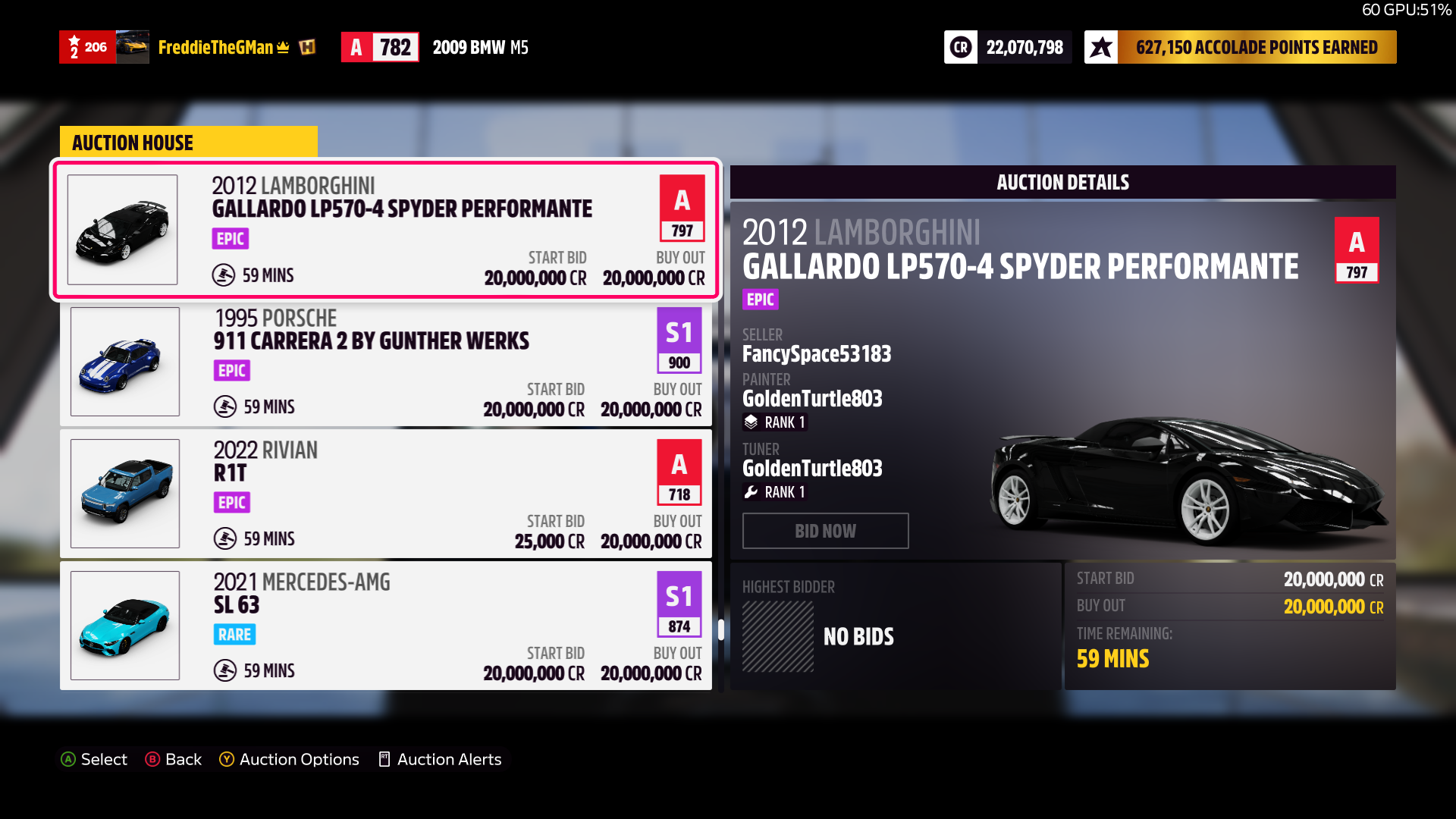Select the Rivian R1T truck thumbnail
Viewport: 1456px width, 819px height.
click(x=125, y=494)
